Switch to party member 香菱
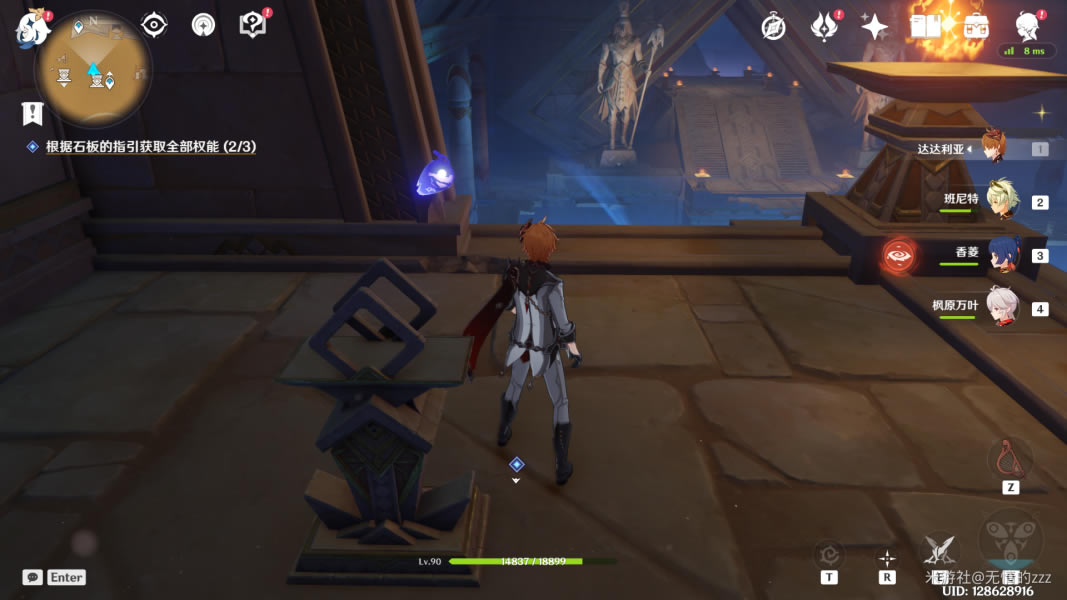This screenshot has height=600, width=1067. pyautogui.click(x=1001, y=254)
